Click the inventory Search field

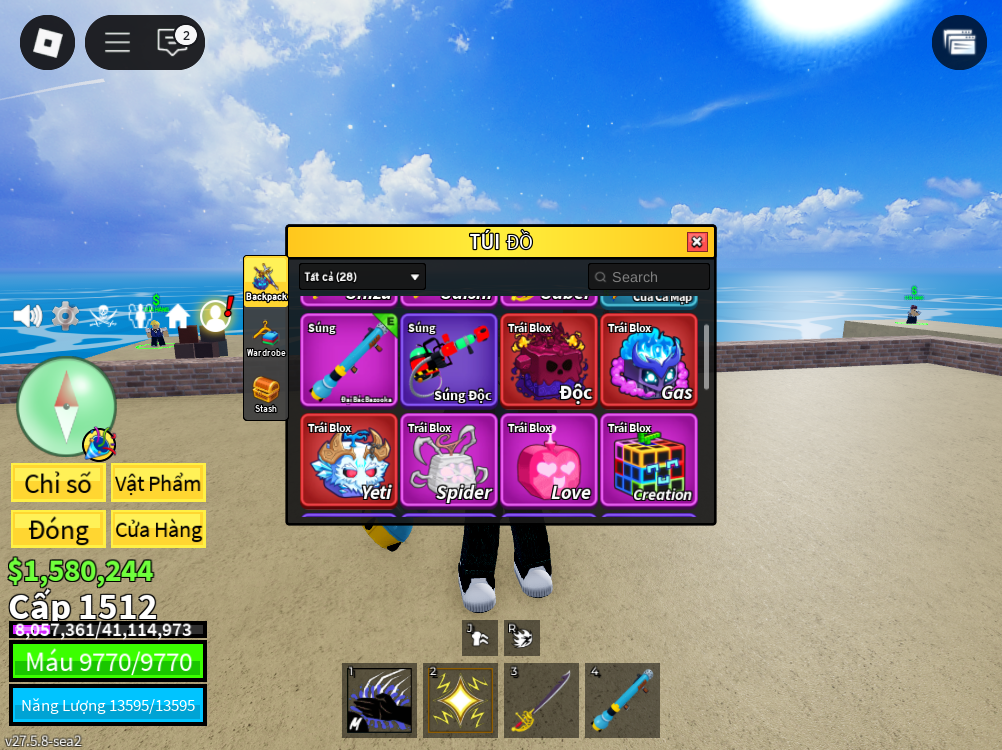pos(650,277)
